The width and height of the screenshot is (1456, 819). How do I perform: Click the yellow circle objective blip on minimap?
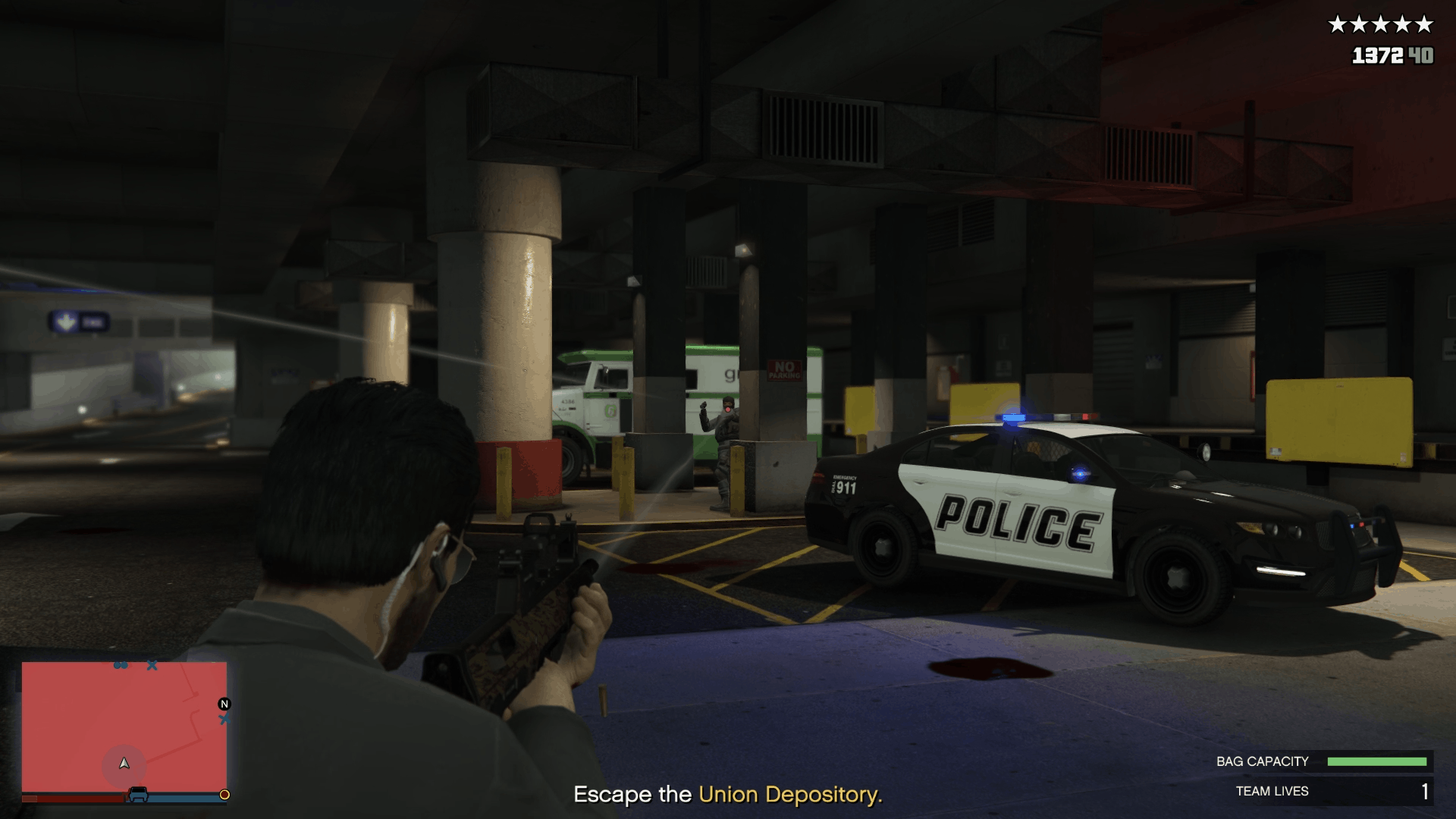(224, 795)
